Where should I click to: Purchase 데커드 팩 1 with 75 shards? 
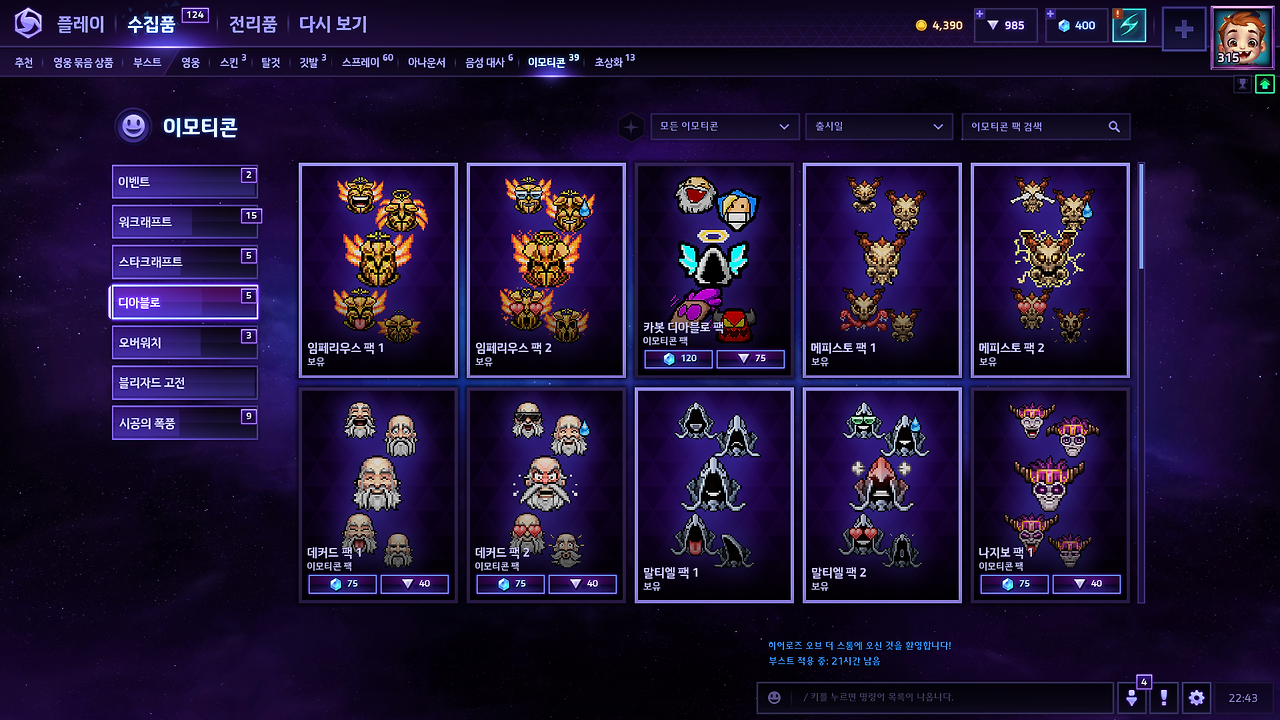click(x=342, y=584)
